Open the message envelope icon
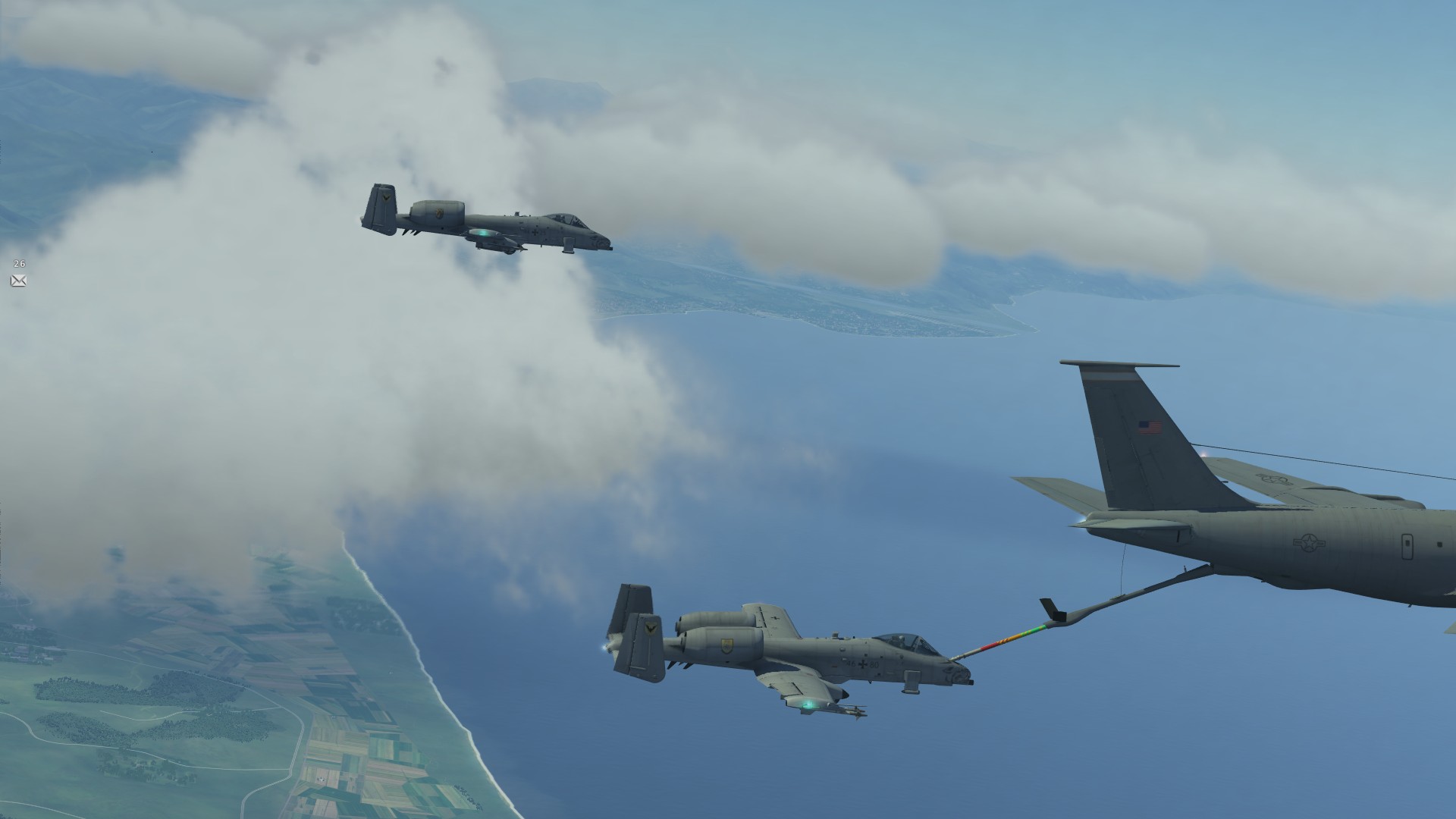 pos(19,281)
